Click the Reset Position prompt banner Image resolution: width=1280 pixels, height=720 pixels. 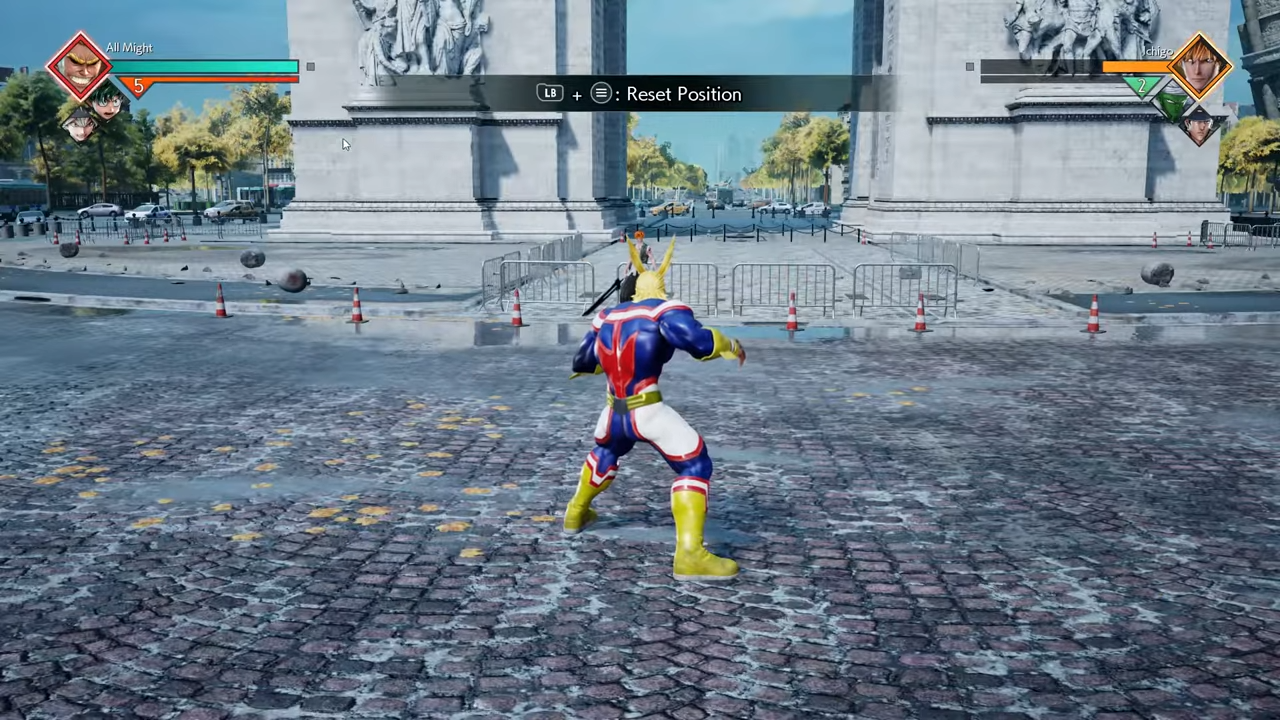tap(640, 93)
